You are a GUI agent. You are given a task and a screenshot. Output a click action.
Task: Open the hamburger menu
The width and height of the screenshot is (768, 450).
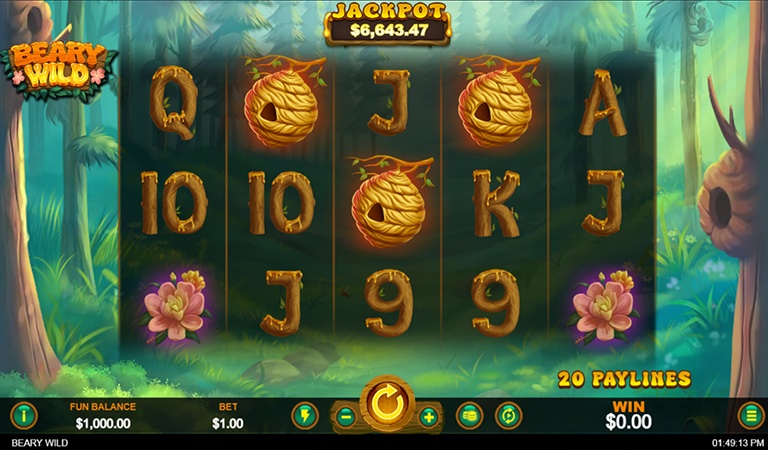[750, 415]
